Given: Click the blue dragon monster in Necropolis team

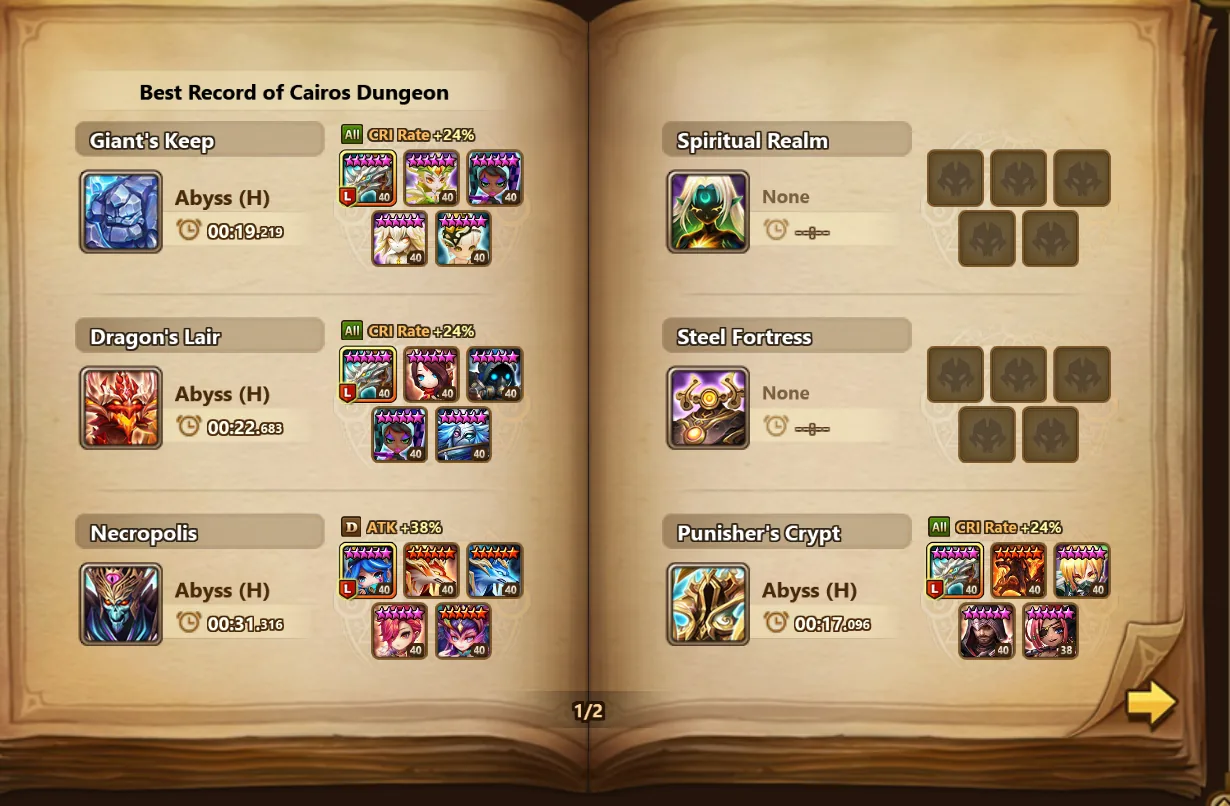Looking at the screenshot, I should (x=495, y=571).
